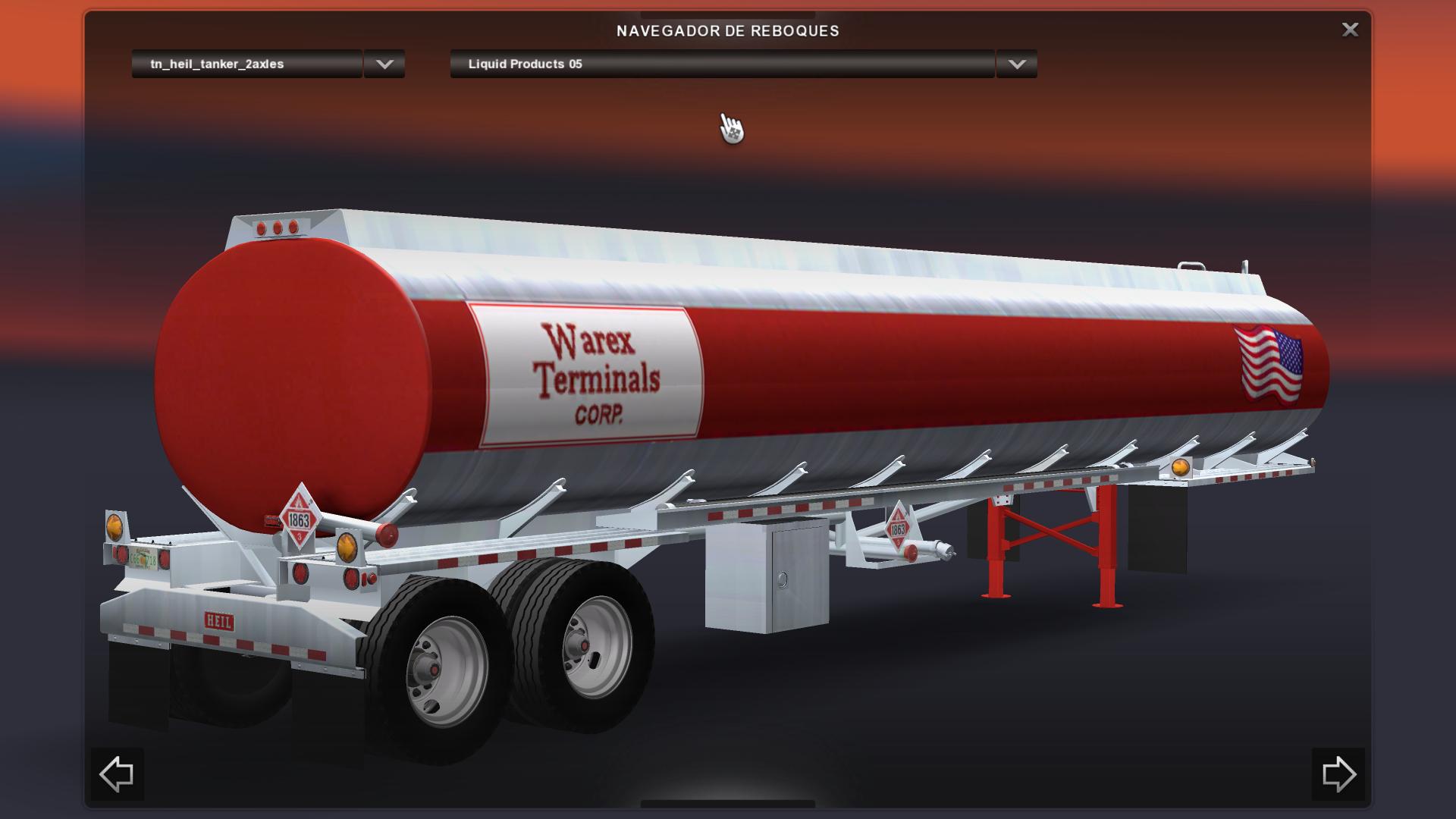Open the tn_heil_tanker_2axles trailer dropdown
1456x819 pixels.
246,64
